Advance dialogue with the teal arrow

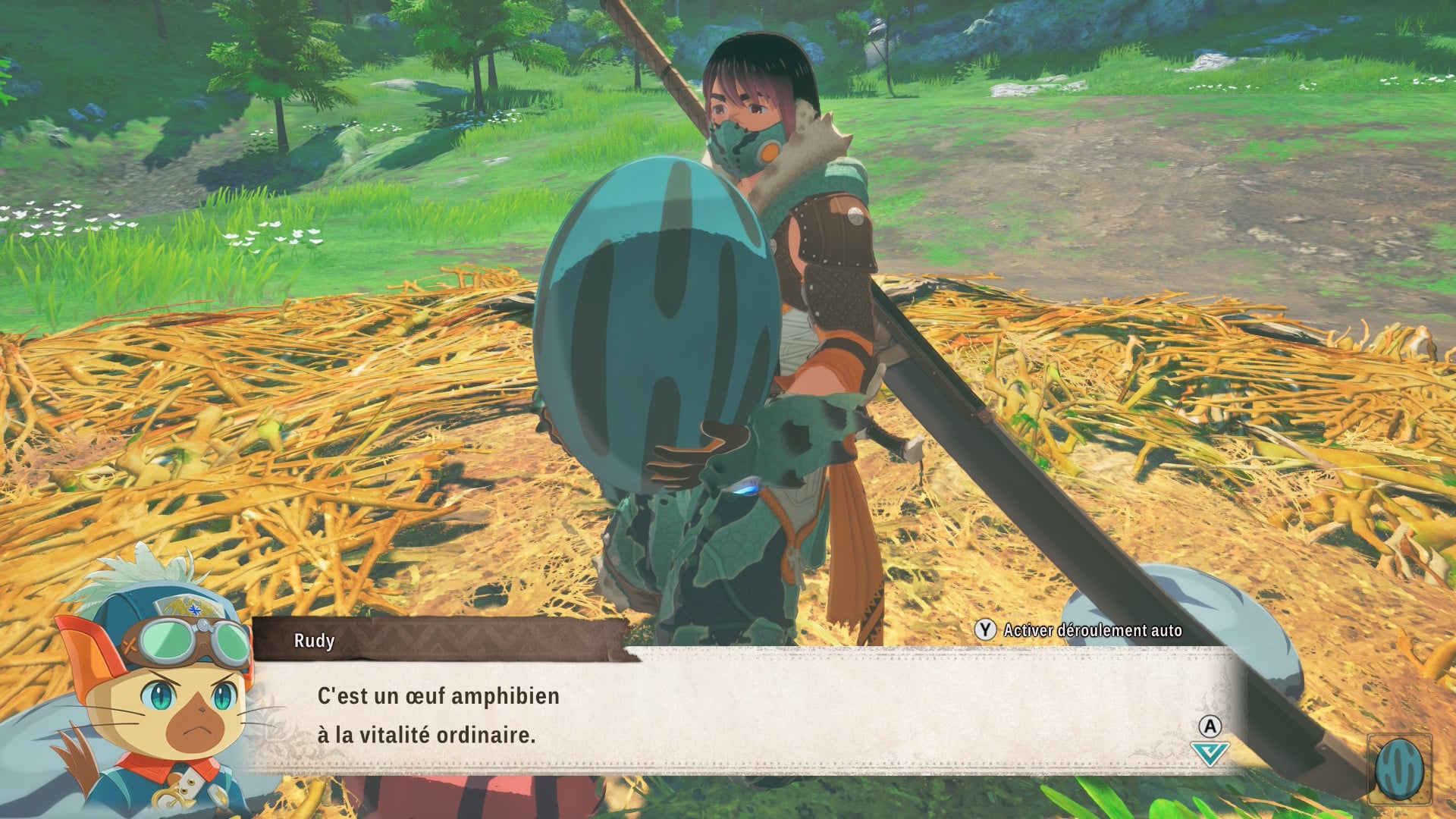pyautogui.click(x=1209, y=753)
